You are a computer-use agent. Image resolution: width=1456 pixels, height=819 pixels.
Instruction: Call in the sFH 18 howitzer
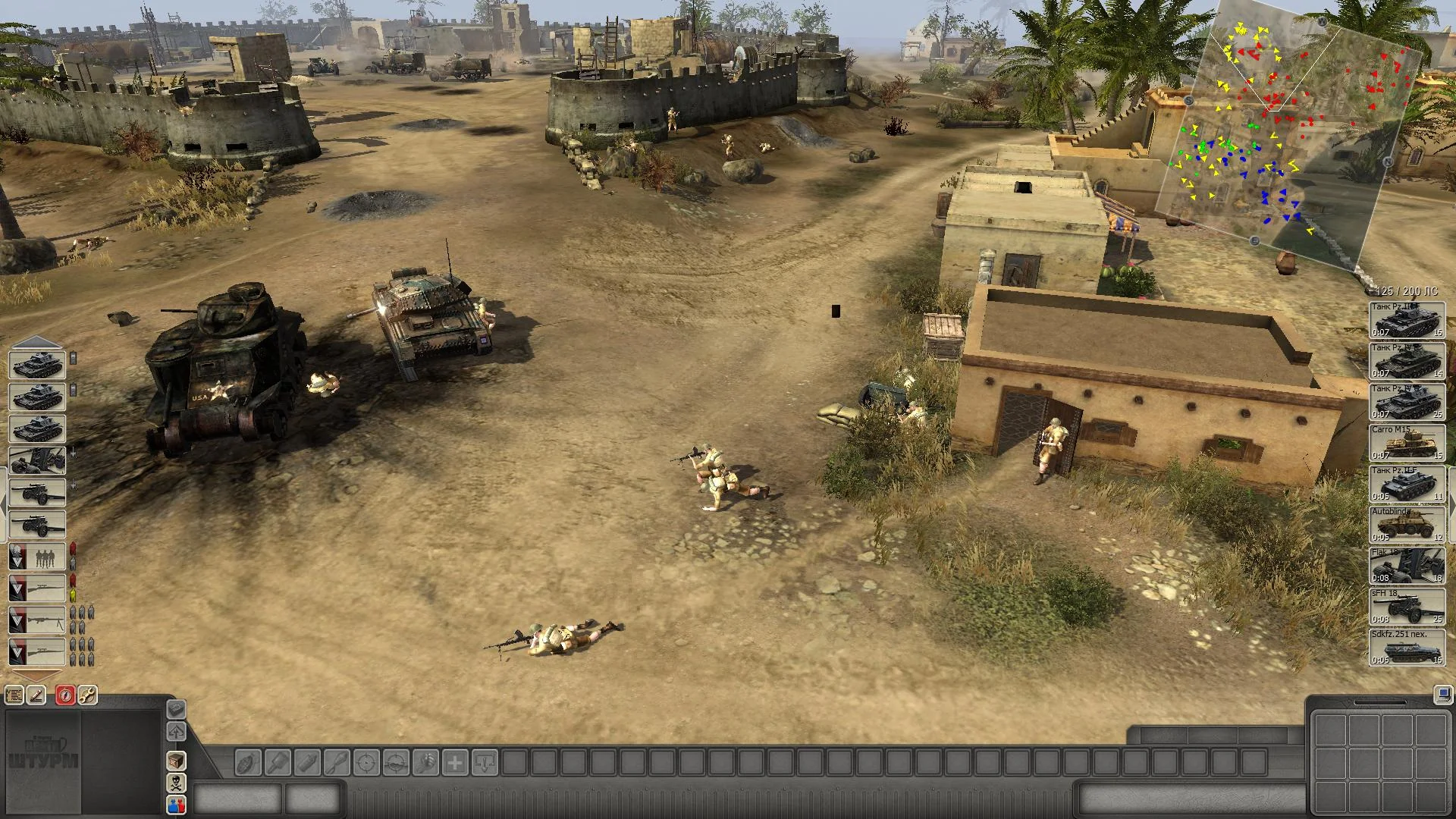(x=1407, y=607)
